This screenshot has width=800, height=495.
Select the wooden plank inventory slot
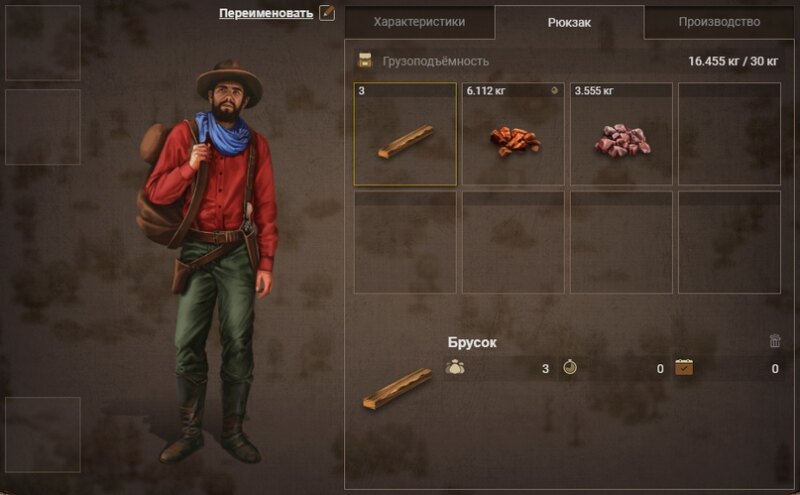(x=405, y=134)
